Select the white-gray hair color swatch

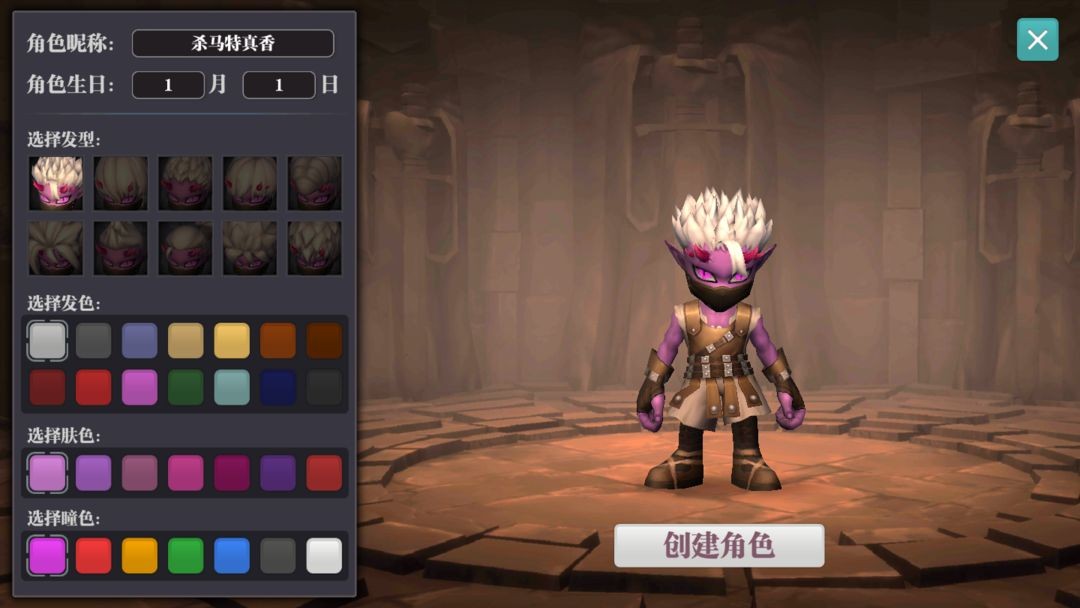tap(47, 340)
